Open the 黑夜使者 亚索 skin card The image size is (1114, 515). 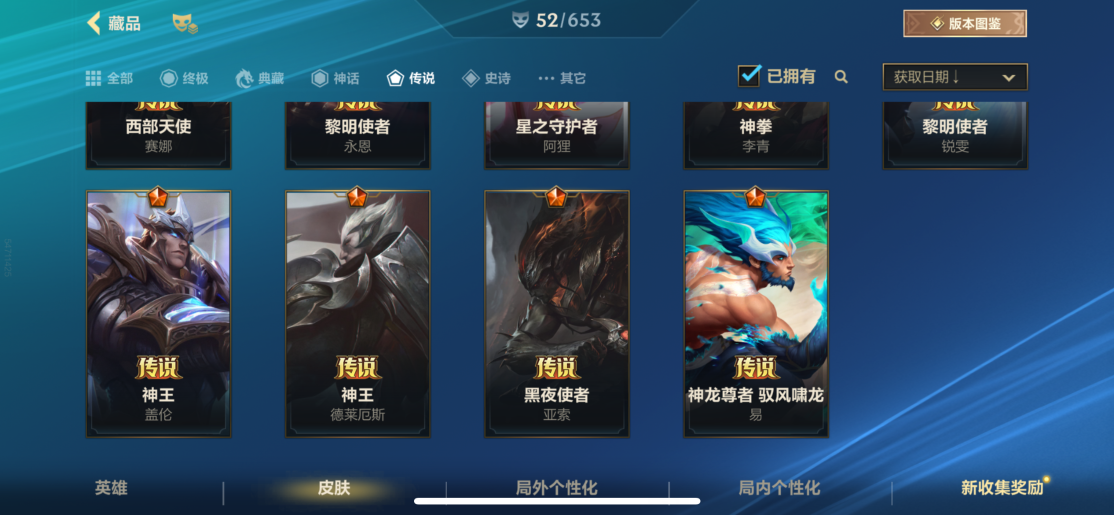tap(556, 313)
